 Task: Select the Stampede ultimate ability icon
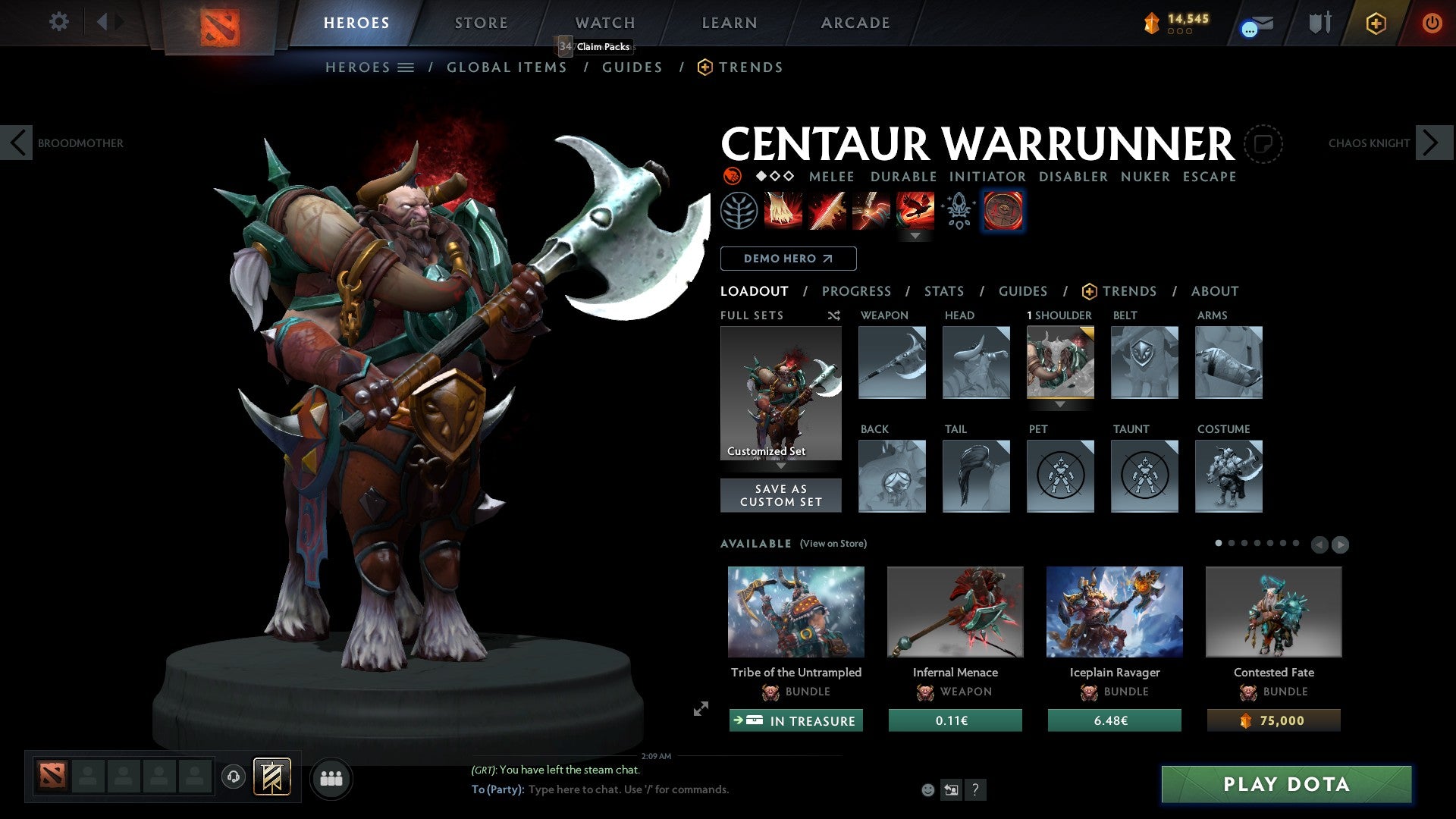click(915, 211)
